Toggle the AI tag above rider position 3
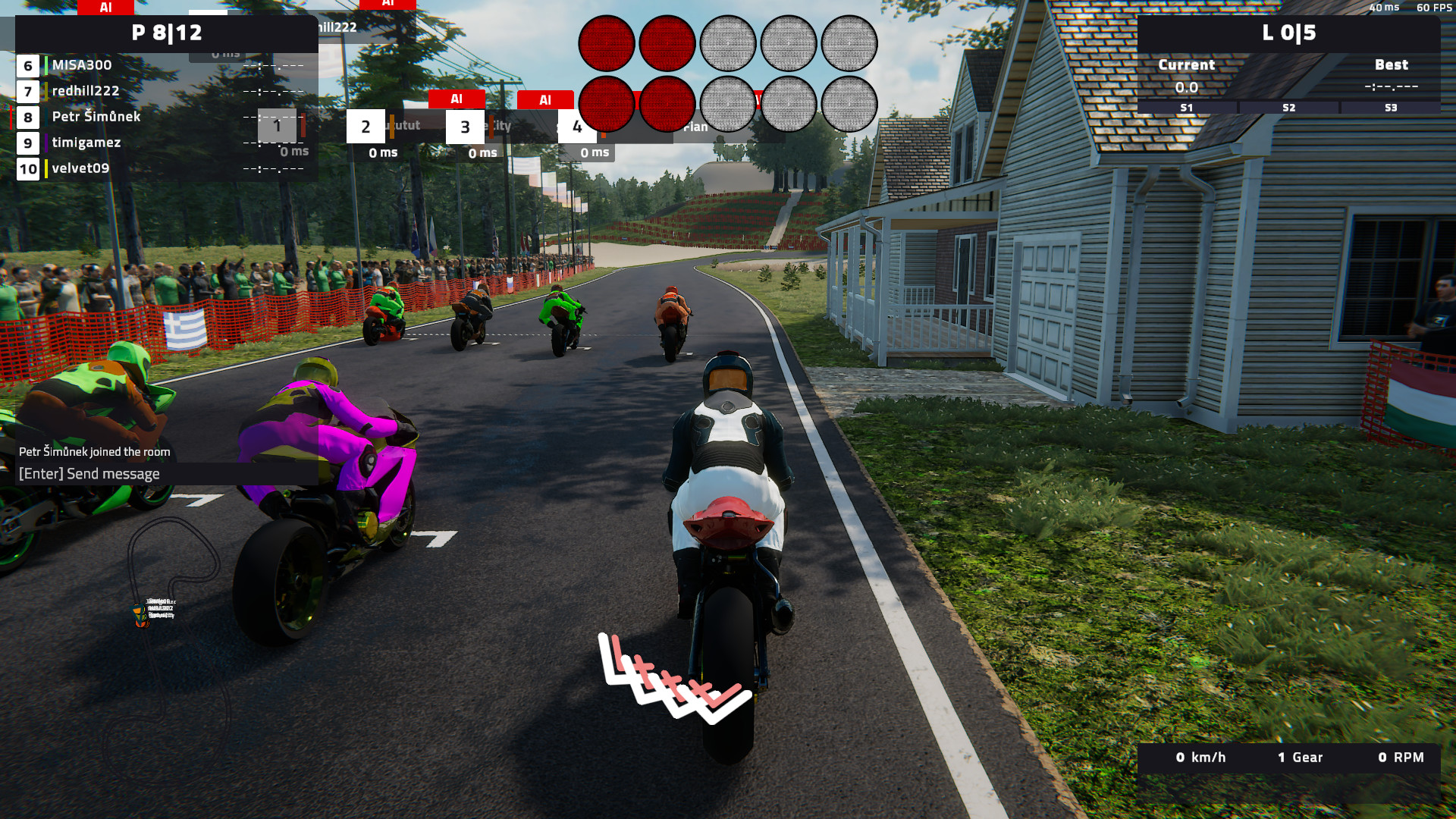 point(458,99)
